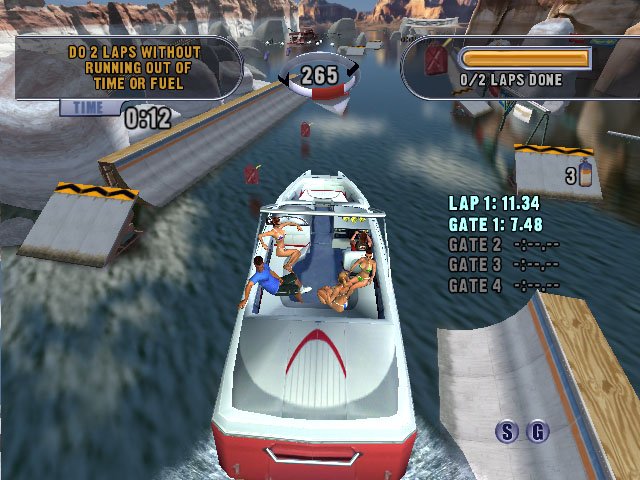This screenshot has height=480, width=640.
Task: Select the nitro bottle icon
Action: (585, 176)
